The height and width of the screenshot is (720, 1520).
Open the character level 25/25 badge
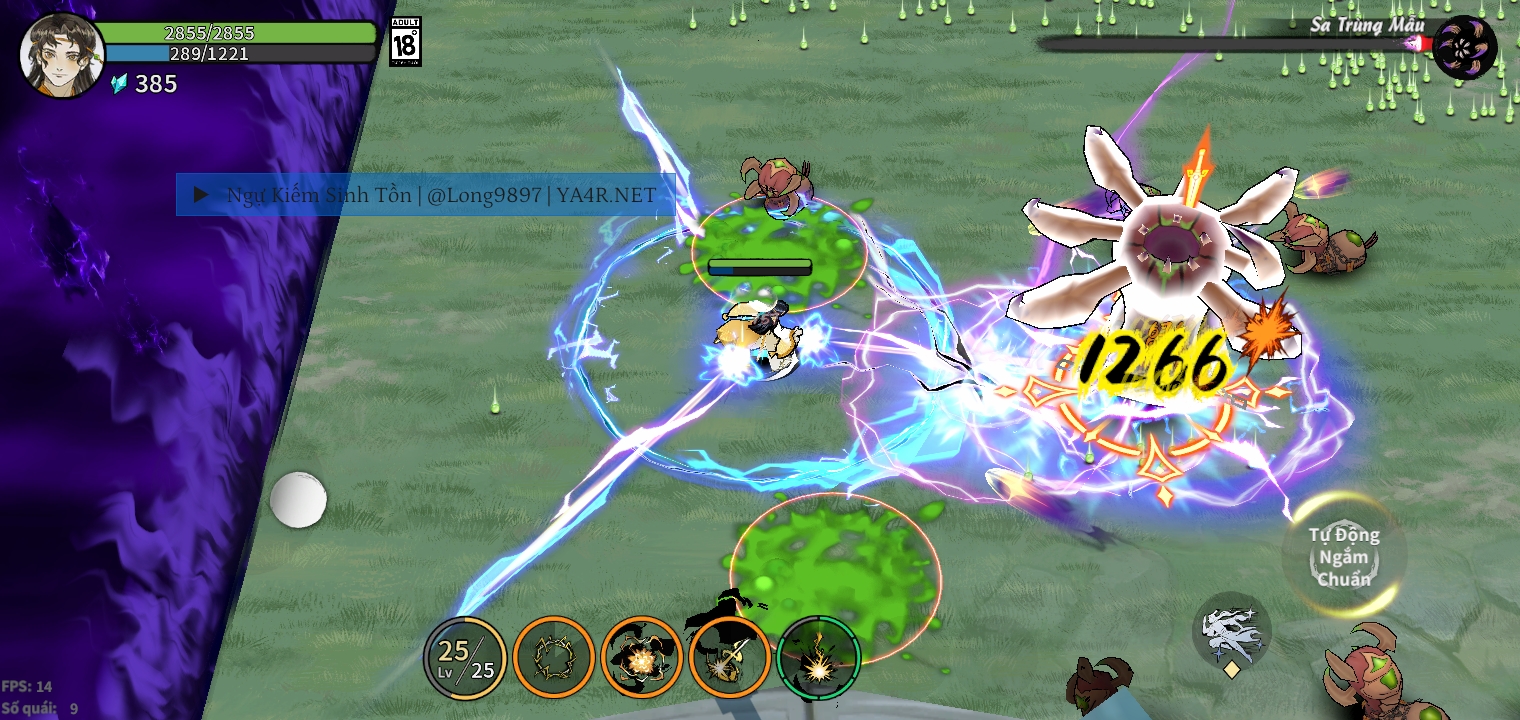[463, 657]
